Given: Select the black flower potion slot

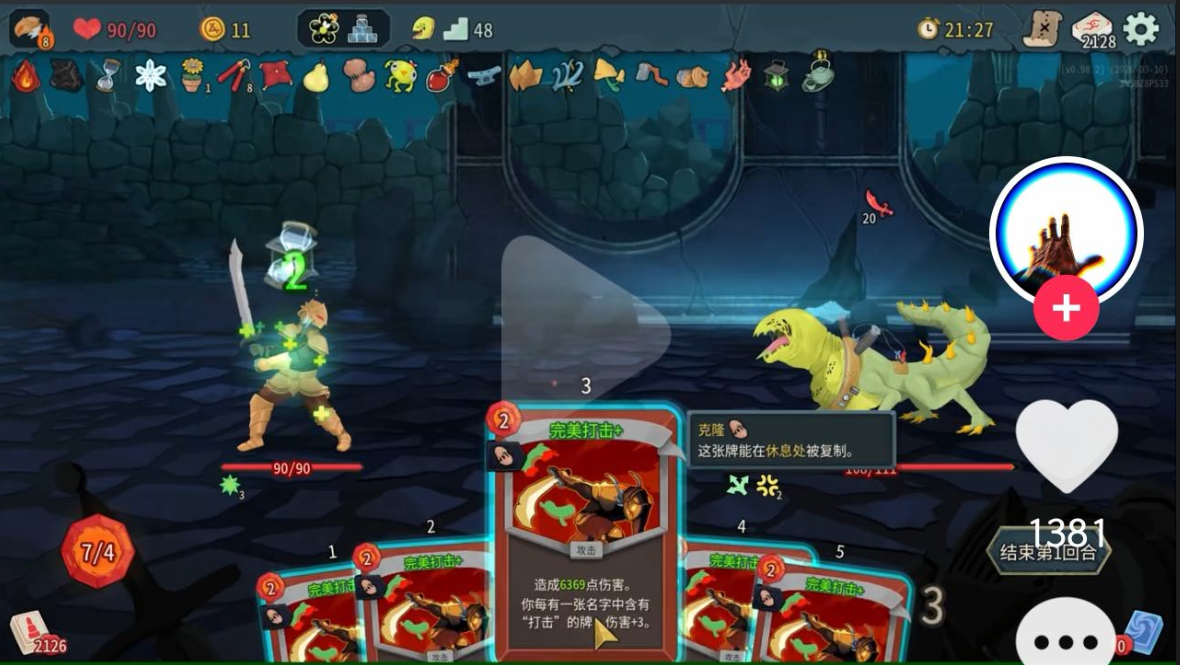Looking at the screenshot, I should click(x=324, y=29).
